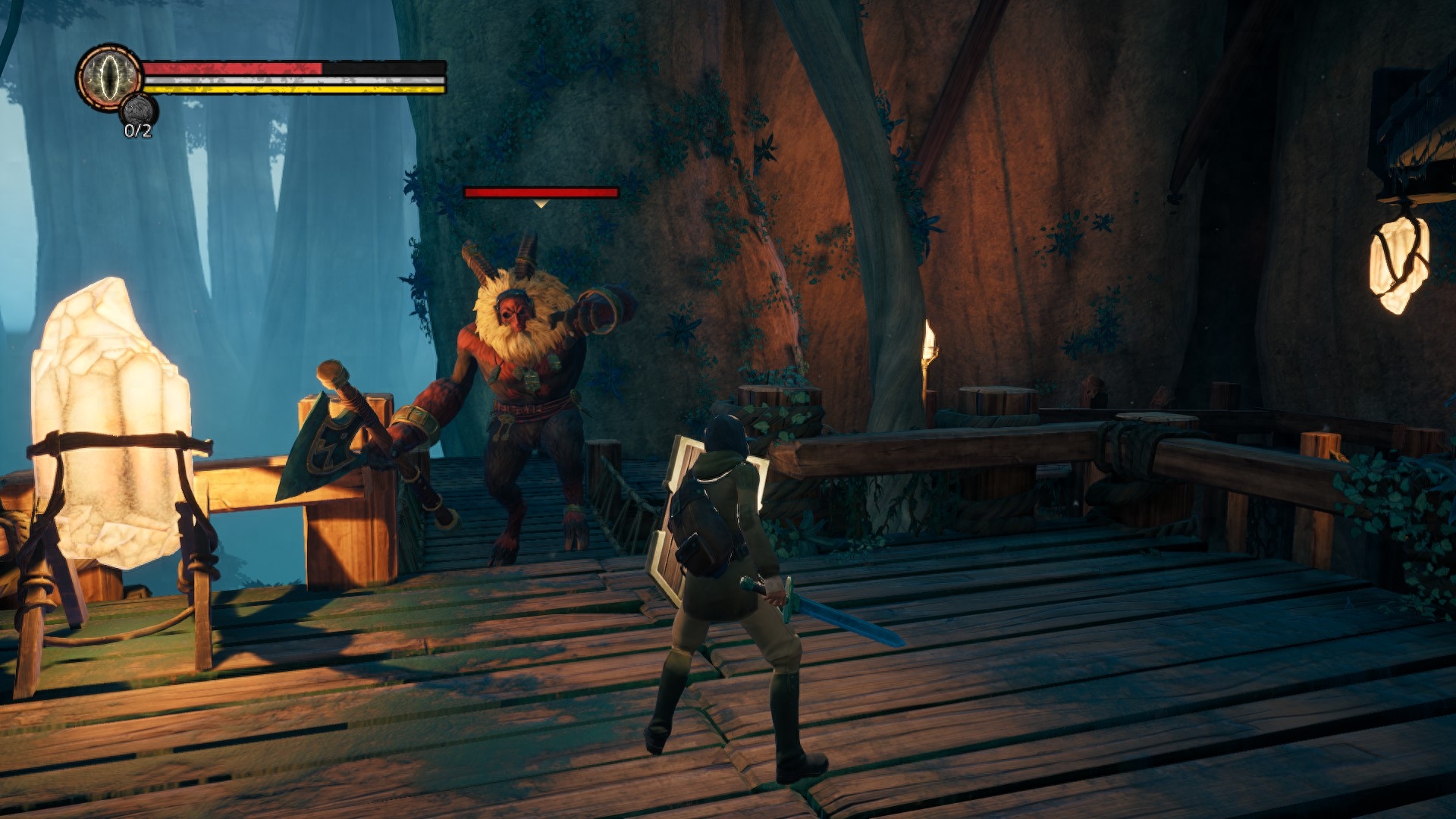Click the eye emblem portrait icon
The width and height of the screenshot is (1456, 819).
click(110, 77)
